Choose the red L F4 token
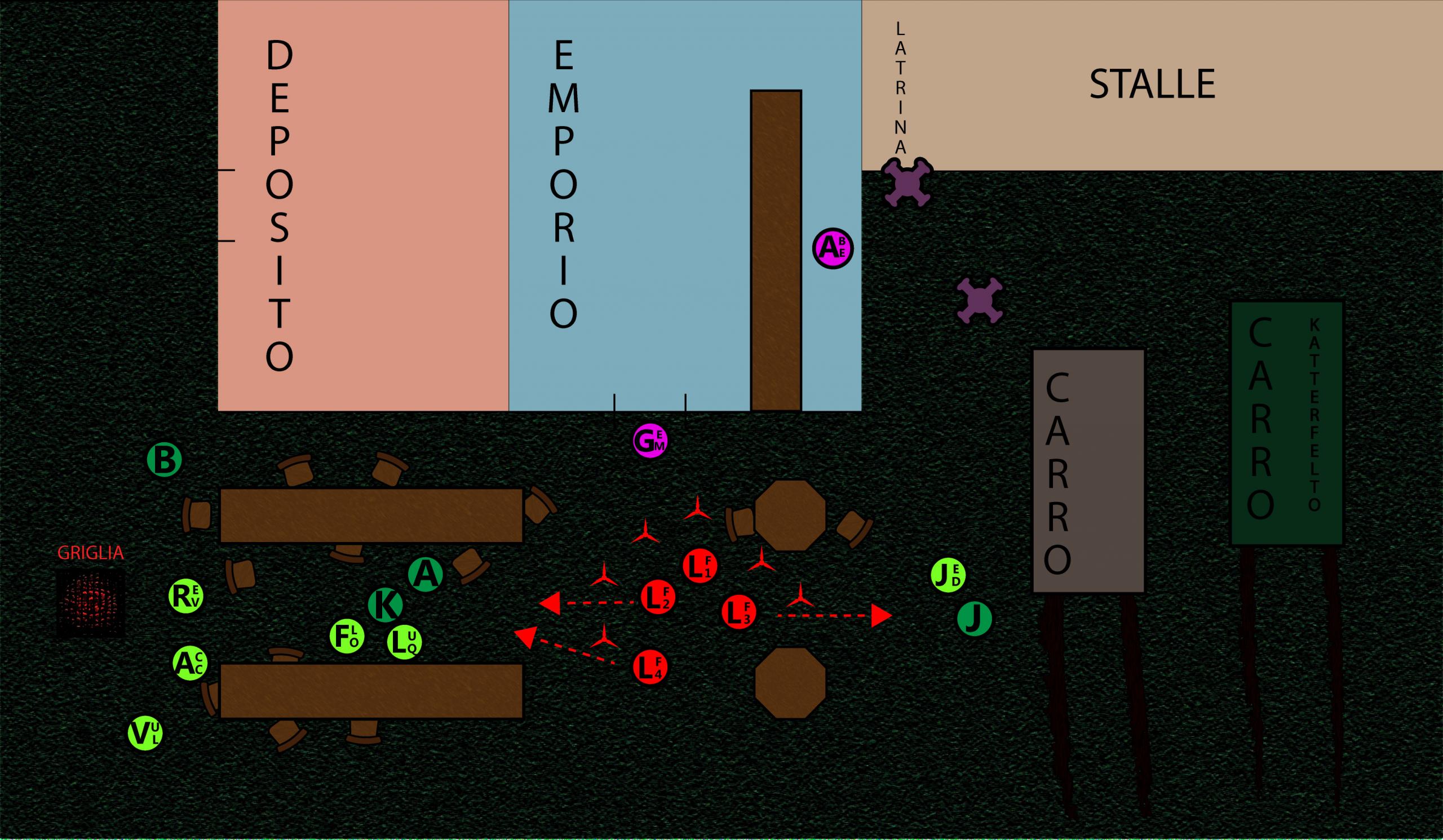 [650, 666]
